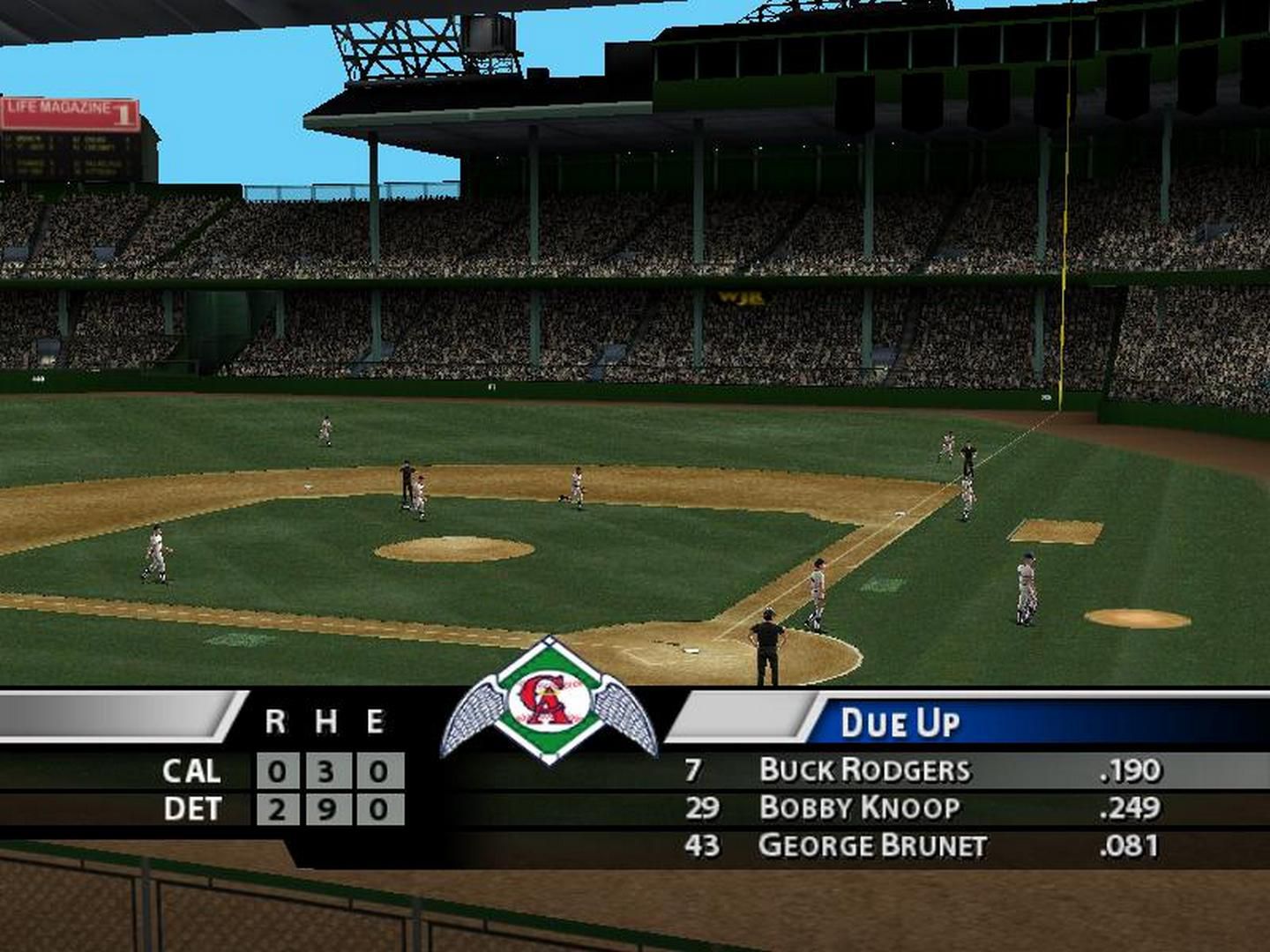This screenshot has width=1270, height=952.
Task: Click the California Angels winged logo
Action: 549,703
